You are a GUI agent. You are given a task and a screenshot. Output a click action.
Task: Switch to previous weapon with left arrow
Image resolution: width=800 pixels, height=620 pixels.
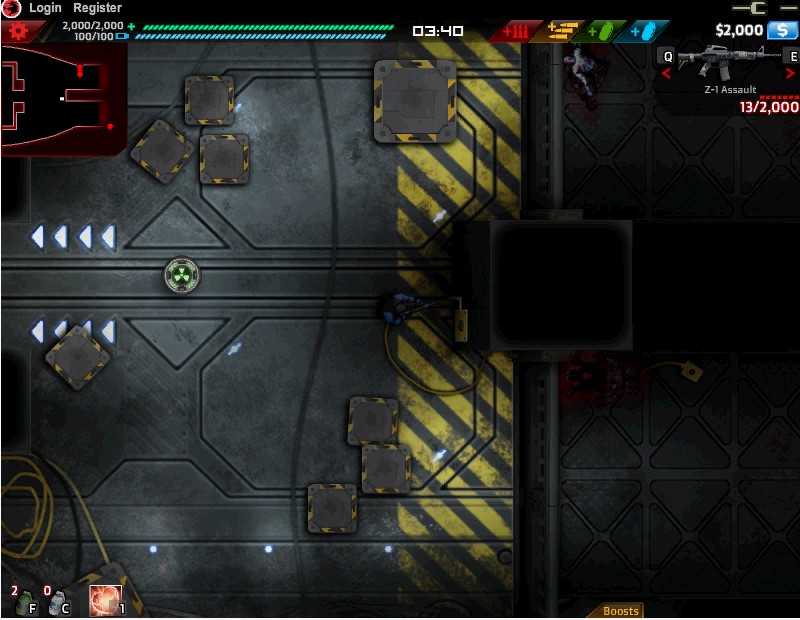[667, 73]
